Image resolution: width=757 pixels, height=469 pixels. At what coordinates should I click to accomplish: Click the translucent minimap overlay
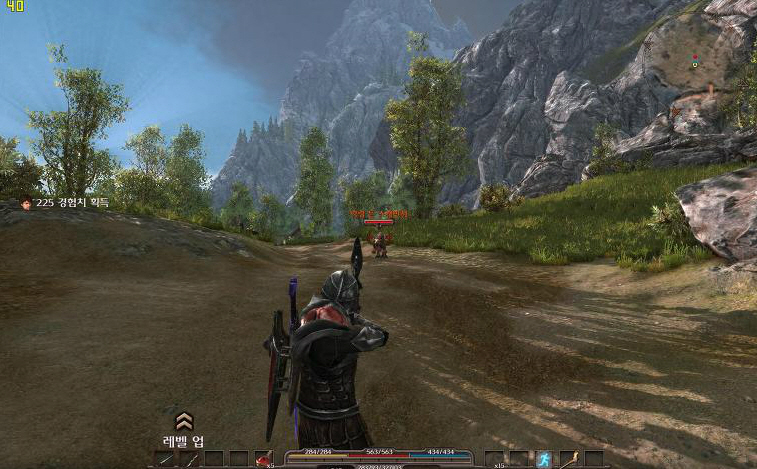697,67
